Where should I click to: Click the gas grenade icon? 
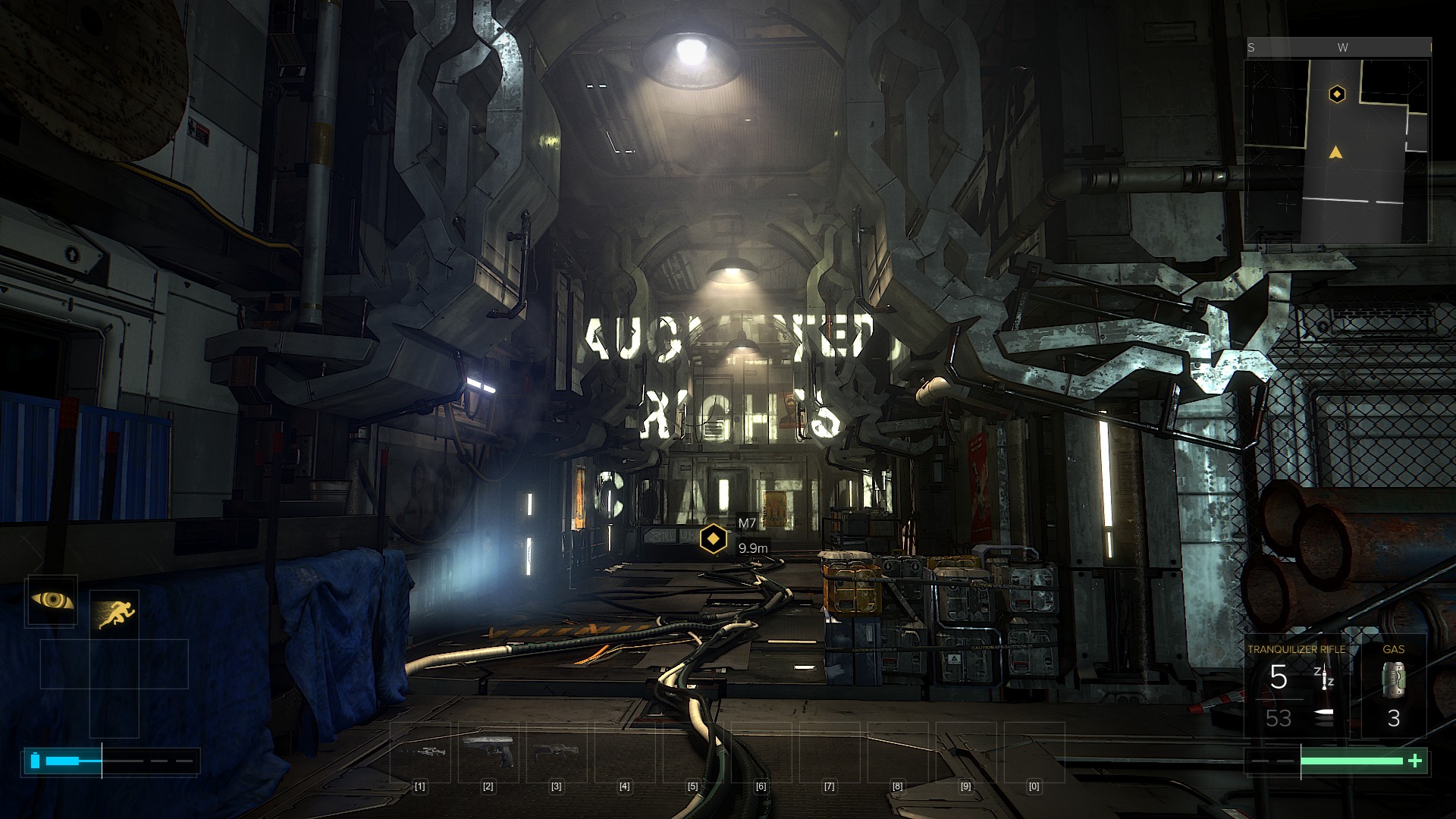(x=1393, y=679)
